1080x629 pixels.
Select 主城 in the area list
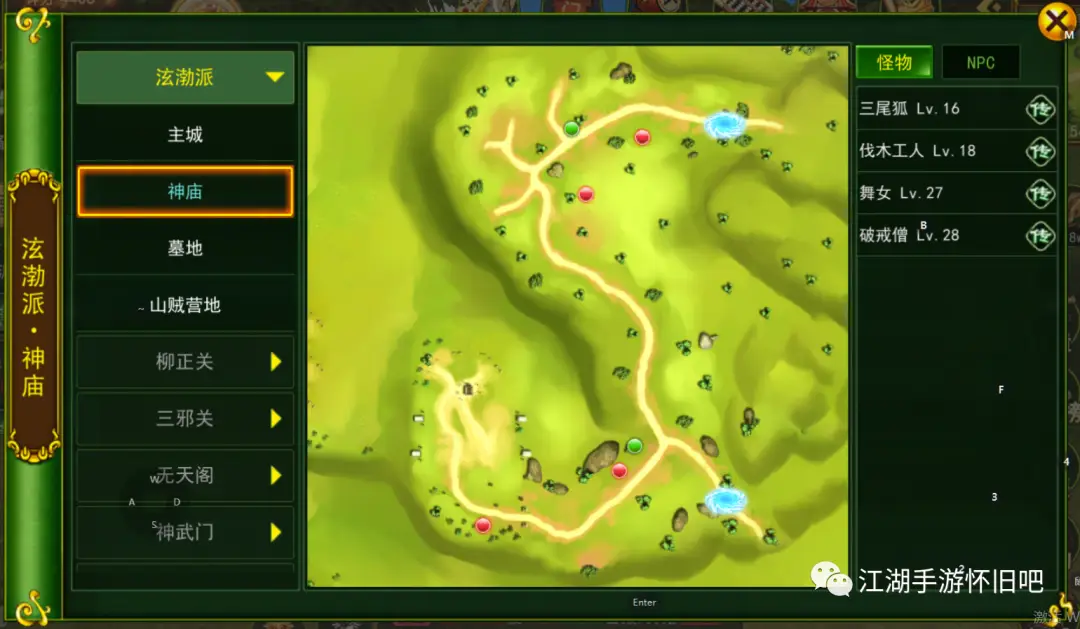coord(185,134)
